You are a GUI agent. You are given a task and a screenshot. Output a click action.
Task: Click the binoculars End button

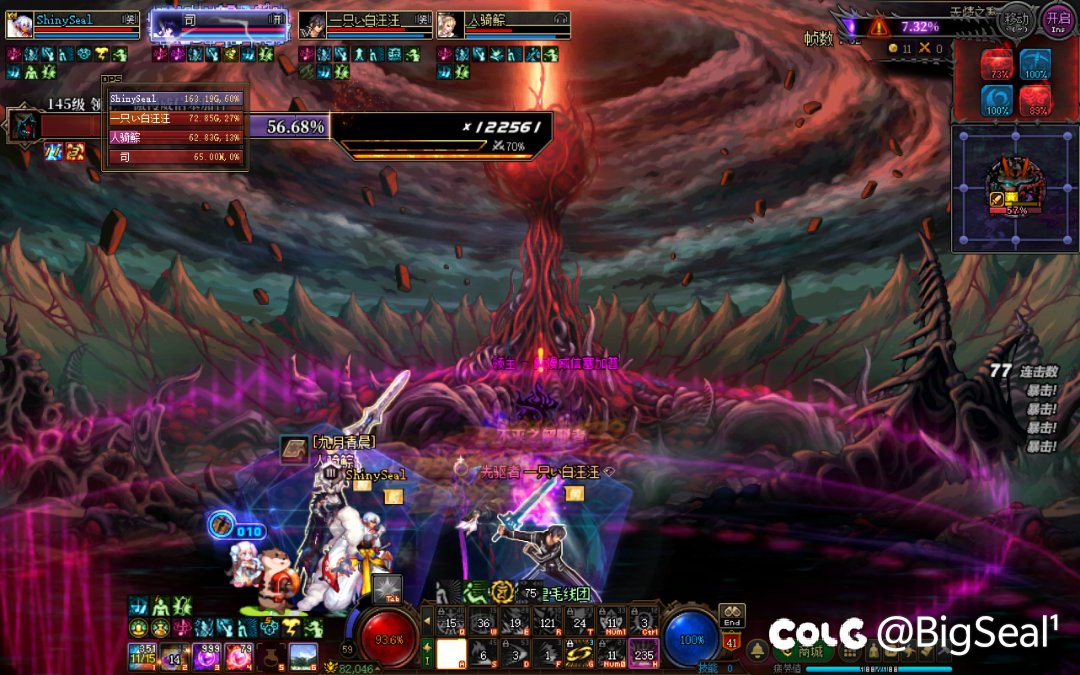point(731,615)
